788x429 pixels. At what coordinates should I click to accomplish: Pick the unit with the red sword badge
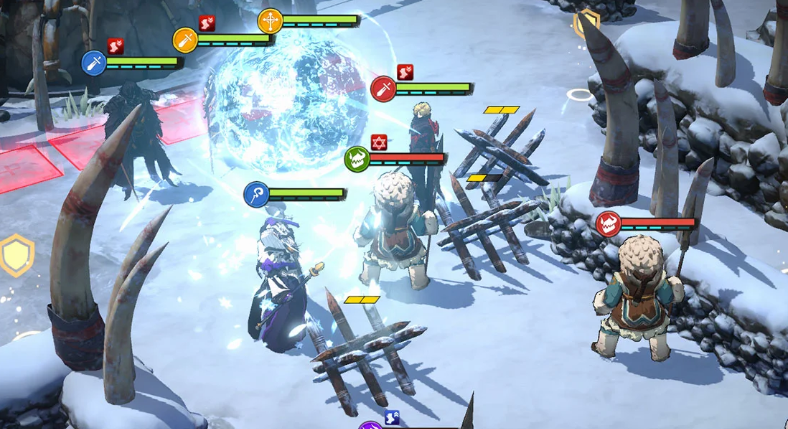coord(383,89)
